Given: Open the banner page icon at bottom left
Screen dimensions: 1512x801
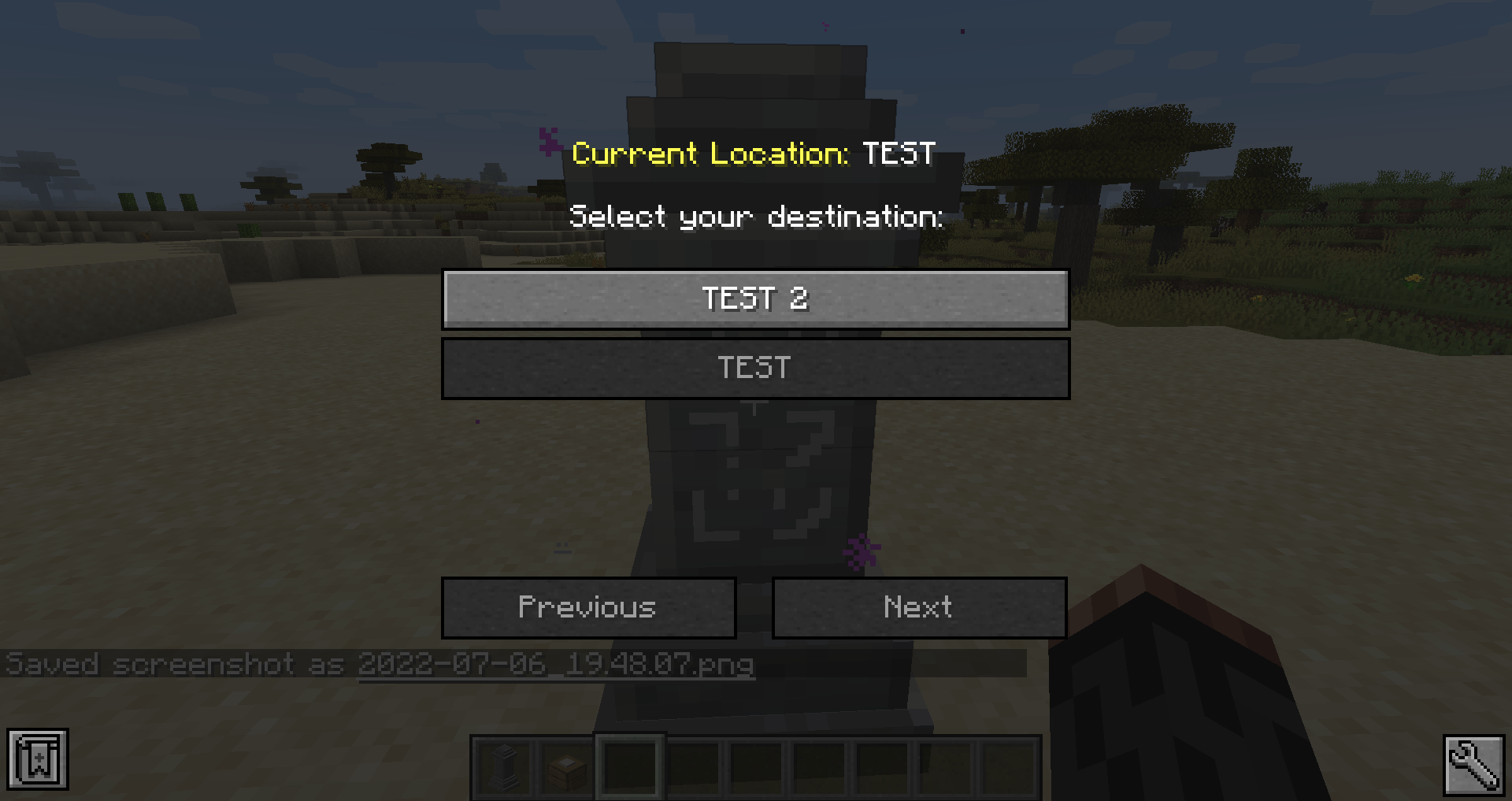Looking at the screenshot, I should coord(39,758).
